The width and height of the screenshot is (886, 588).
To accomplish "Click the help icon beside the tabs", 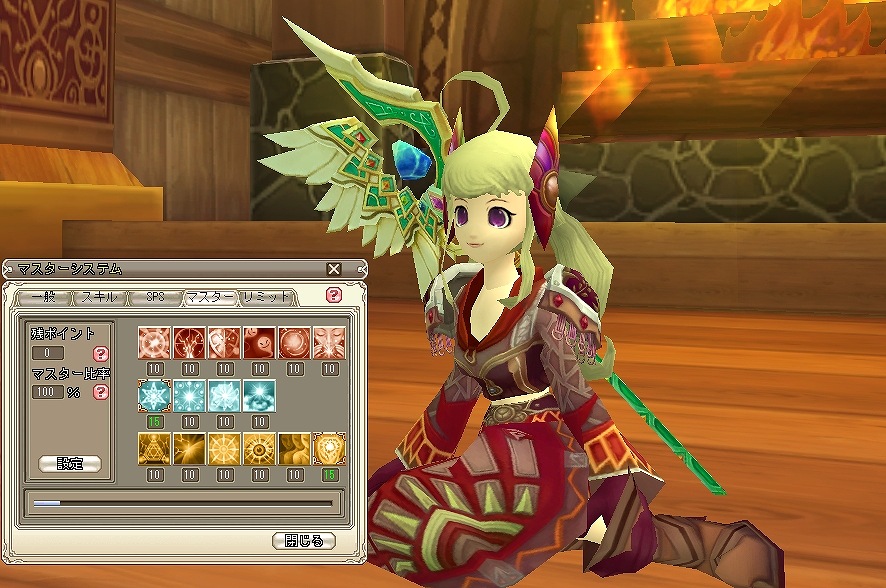I will click(x=334, y=296).
